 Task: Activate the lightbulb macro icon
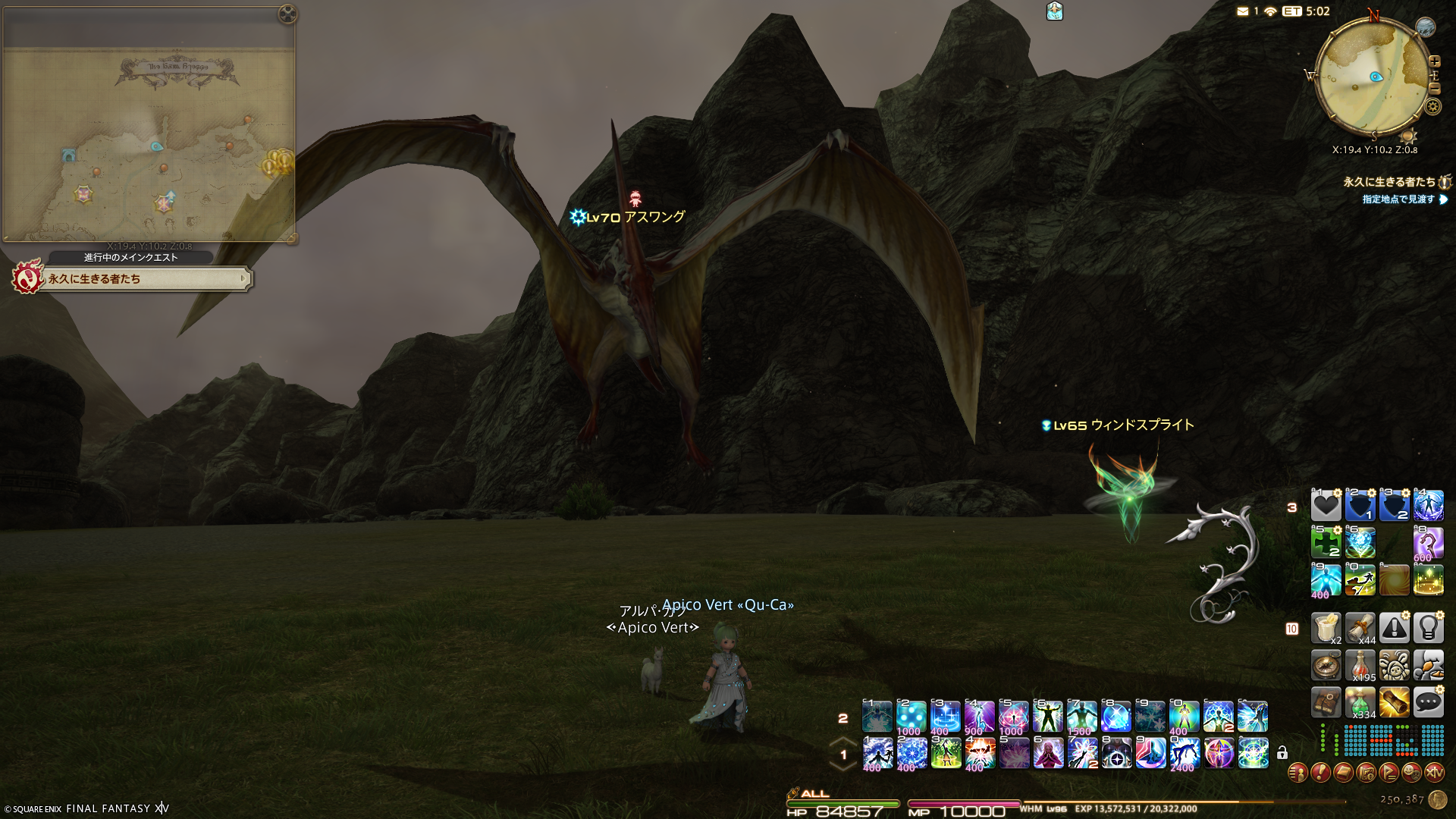click(x=1428, y=628)
